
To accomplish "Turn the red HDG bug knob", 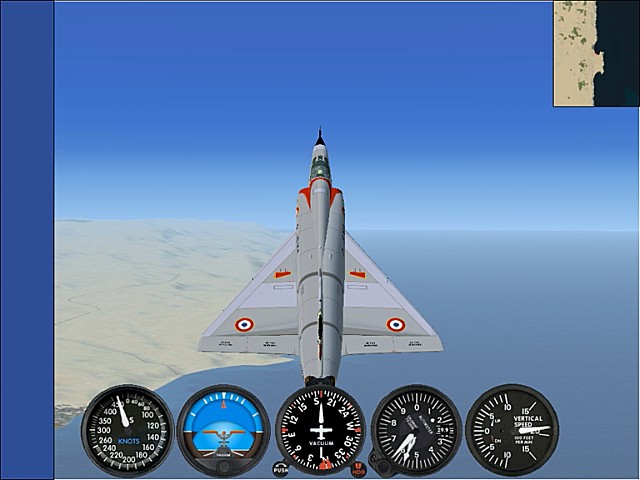I will coord(359,468).
